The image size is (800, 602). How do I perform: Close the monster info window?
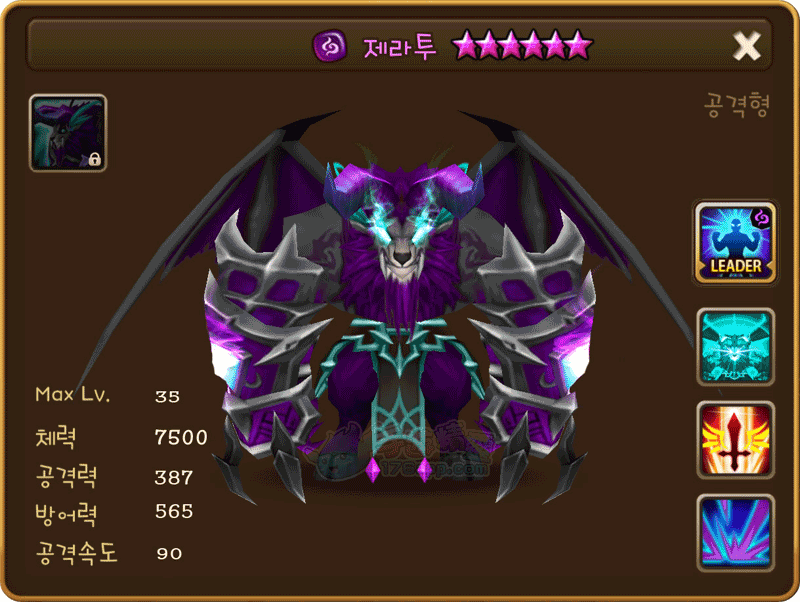tap(747, 45)
